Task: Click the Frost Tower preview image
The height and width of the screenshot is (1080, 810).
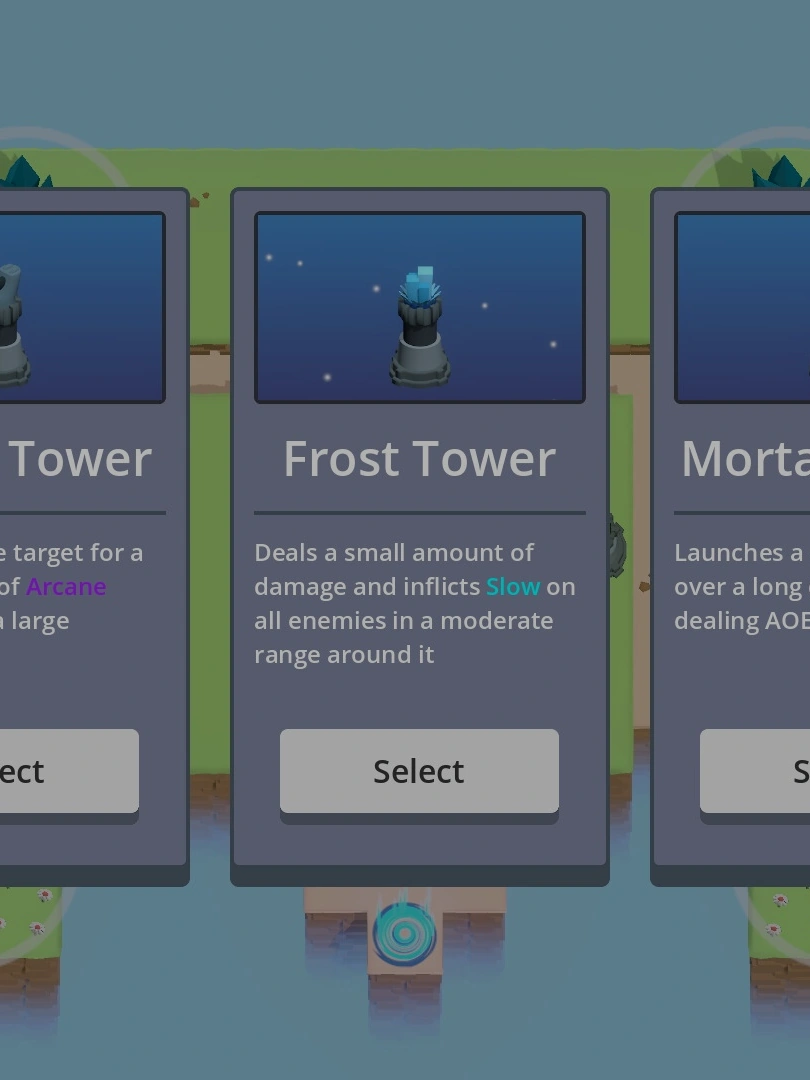Action: click(x=419, y=307)
